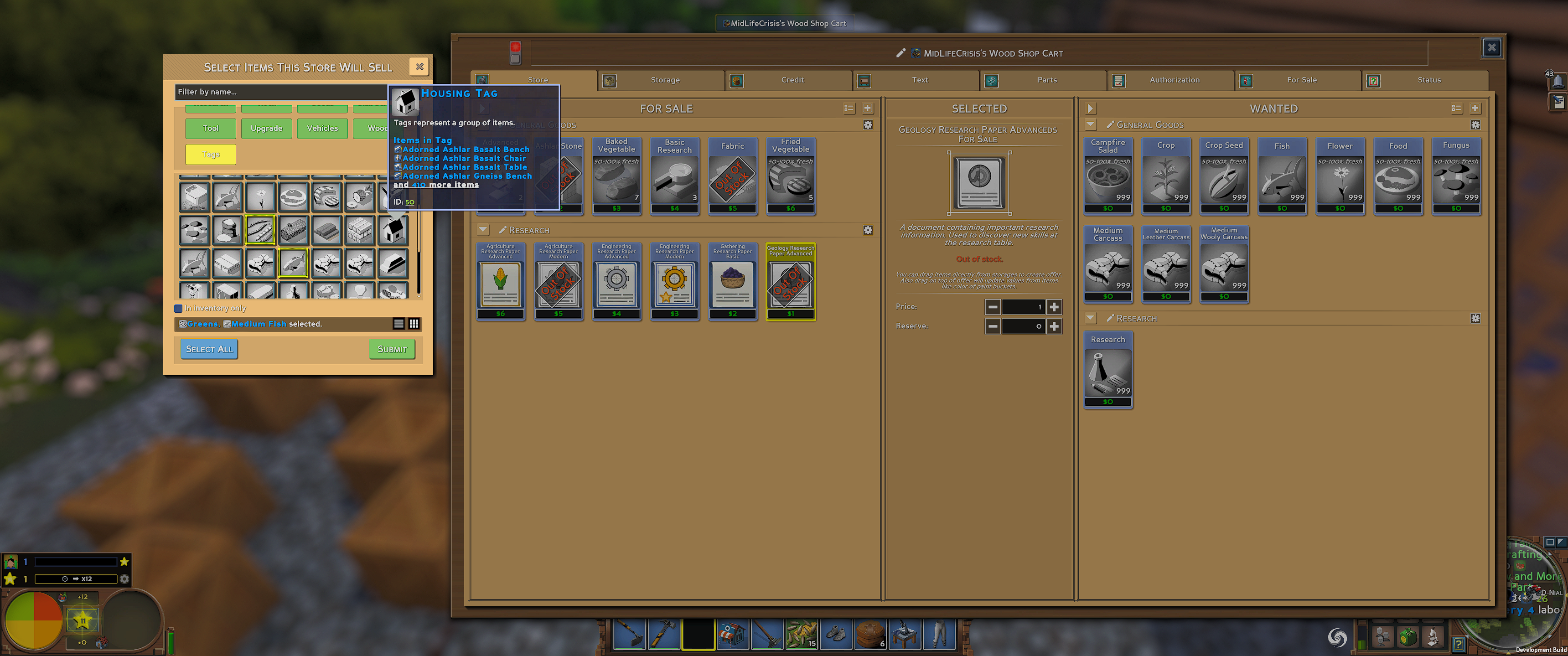
Task: Increase the Price with the plus stepper
Action: pos(1055,307)
